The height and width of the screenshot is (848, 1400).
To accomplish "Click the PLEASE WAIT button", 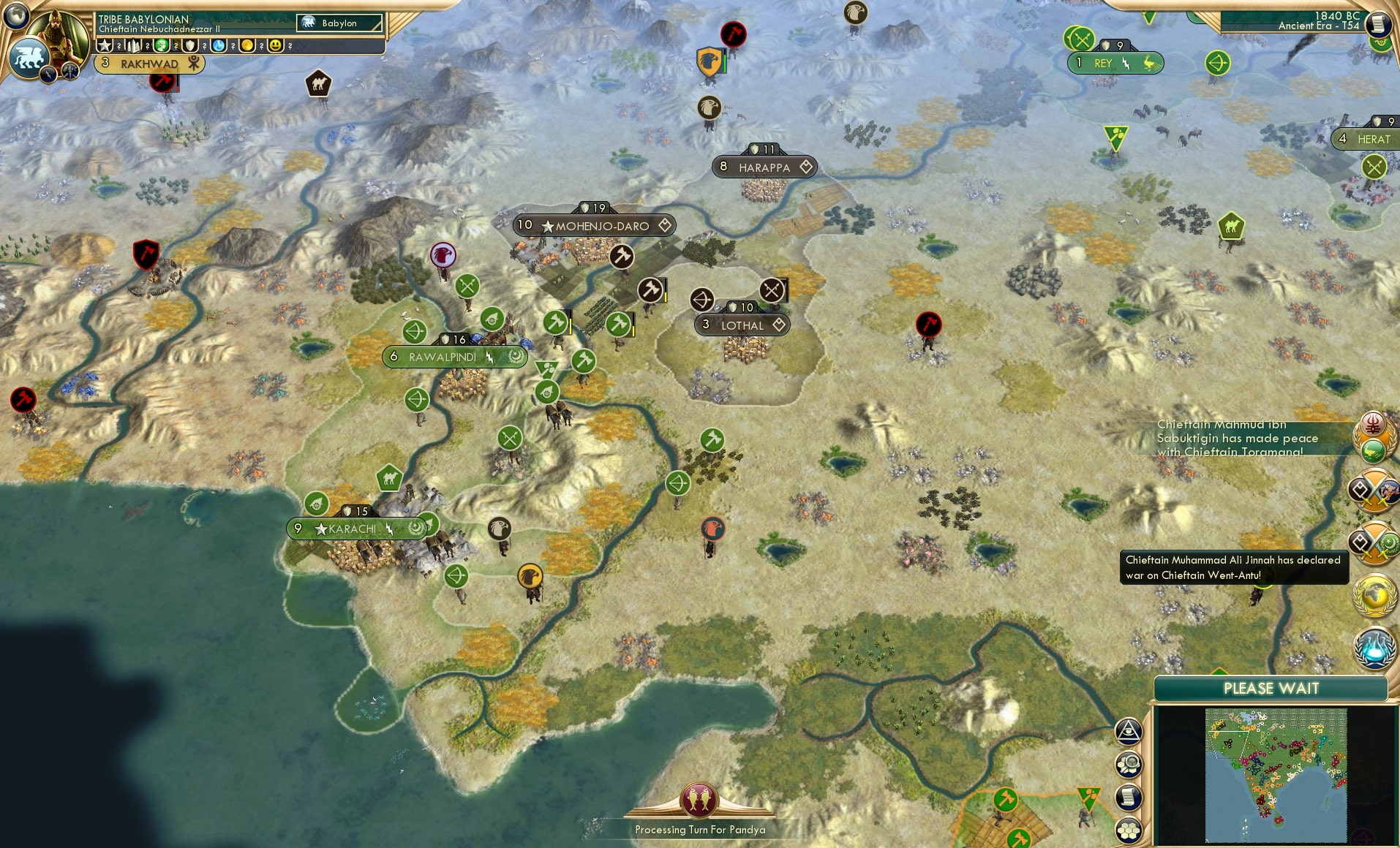I will point(1271,689).
